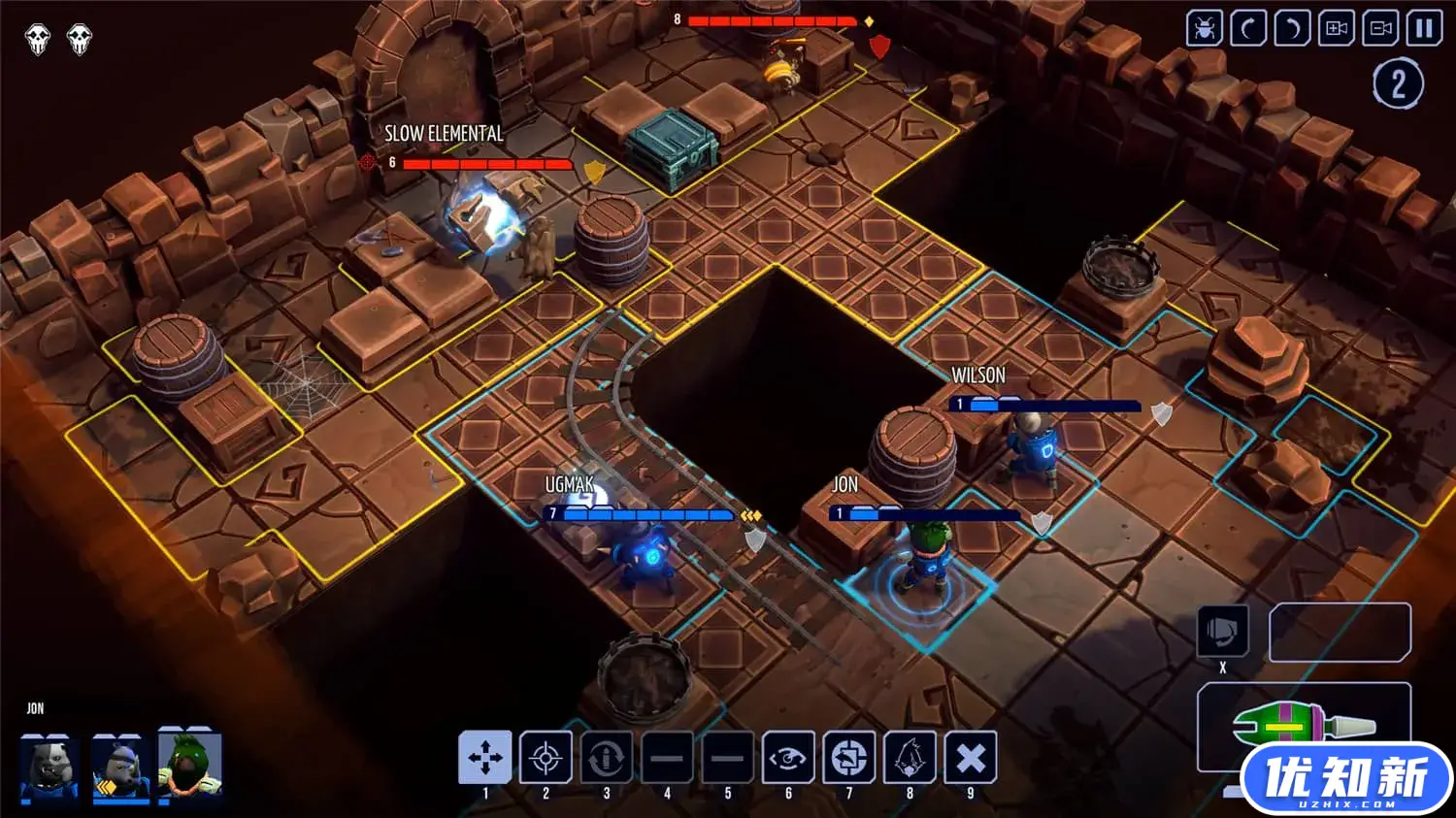Image resolution: width=1456 pixels, height=818 pixels.
Task: Select the bulldog squad member portrait
Action: point(49,767)
